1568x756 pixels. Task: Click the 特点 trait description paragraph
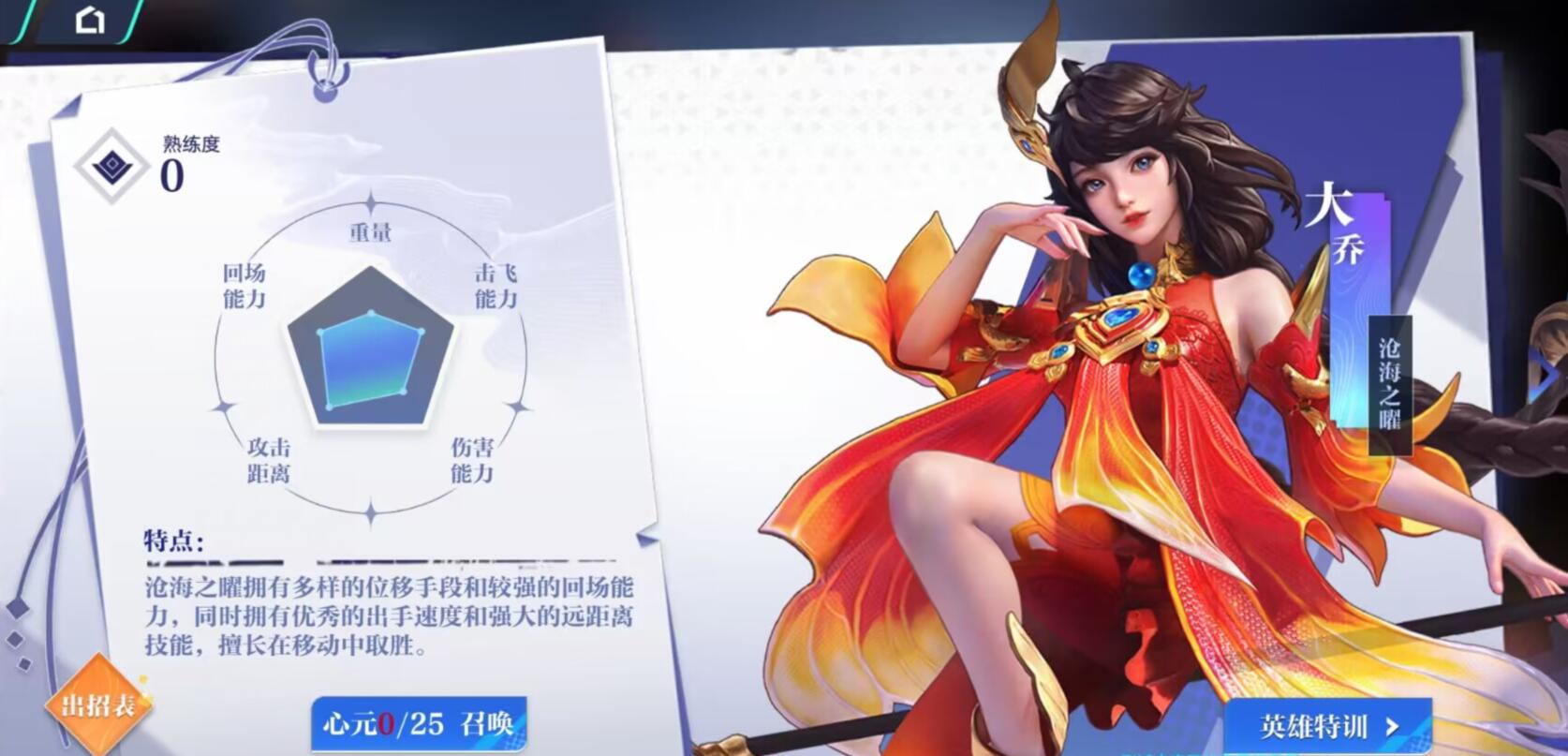tap(384, 615)
